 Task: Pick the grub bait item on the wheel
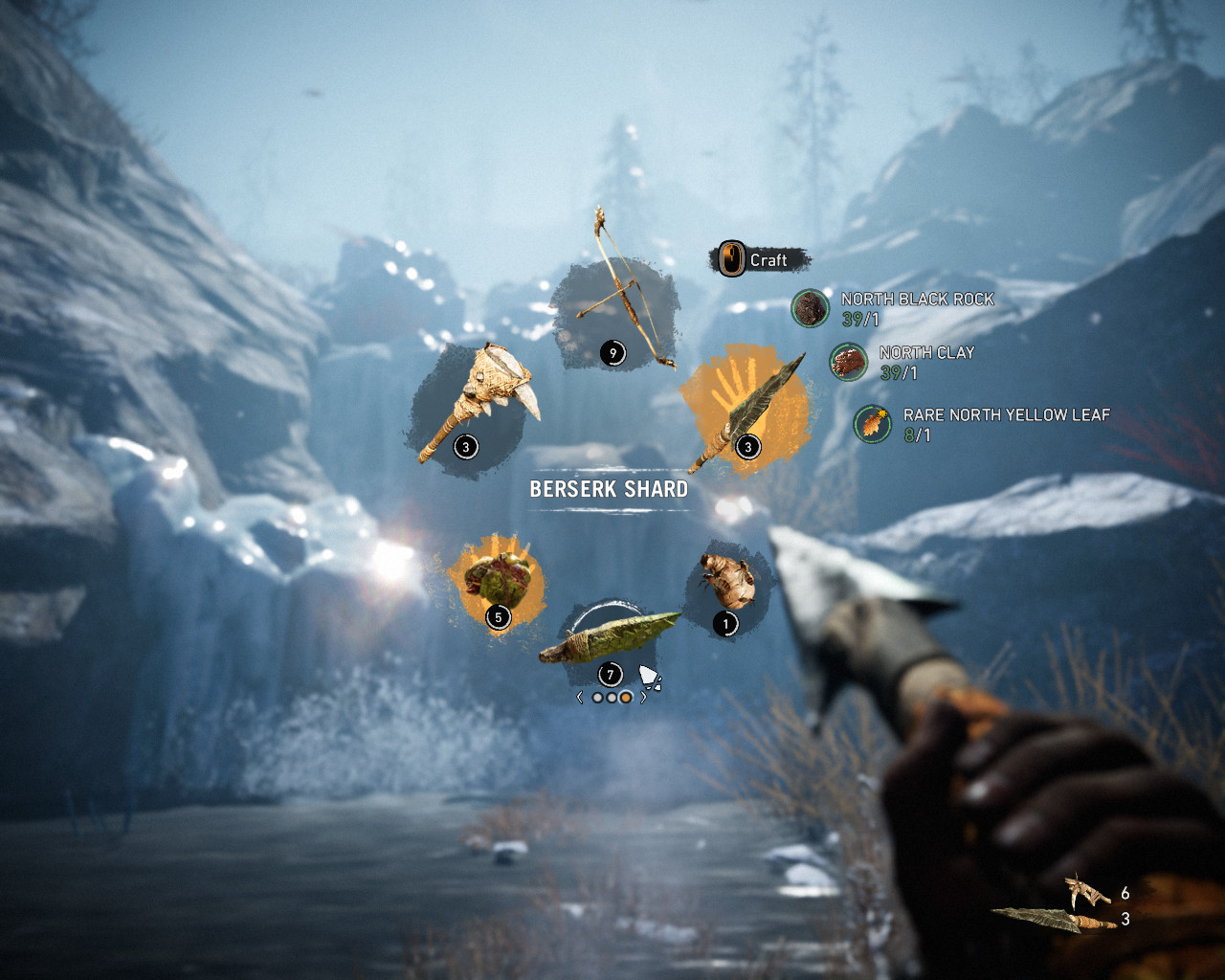[727, 579]
